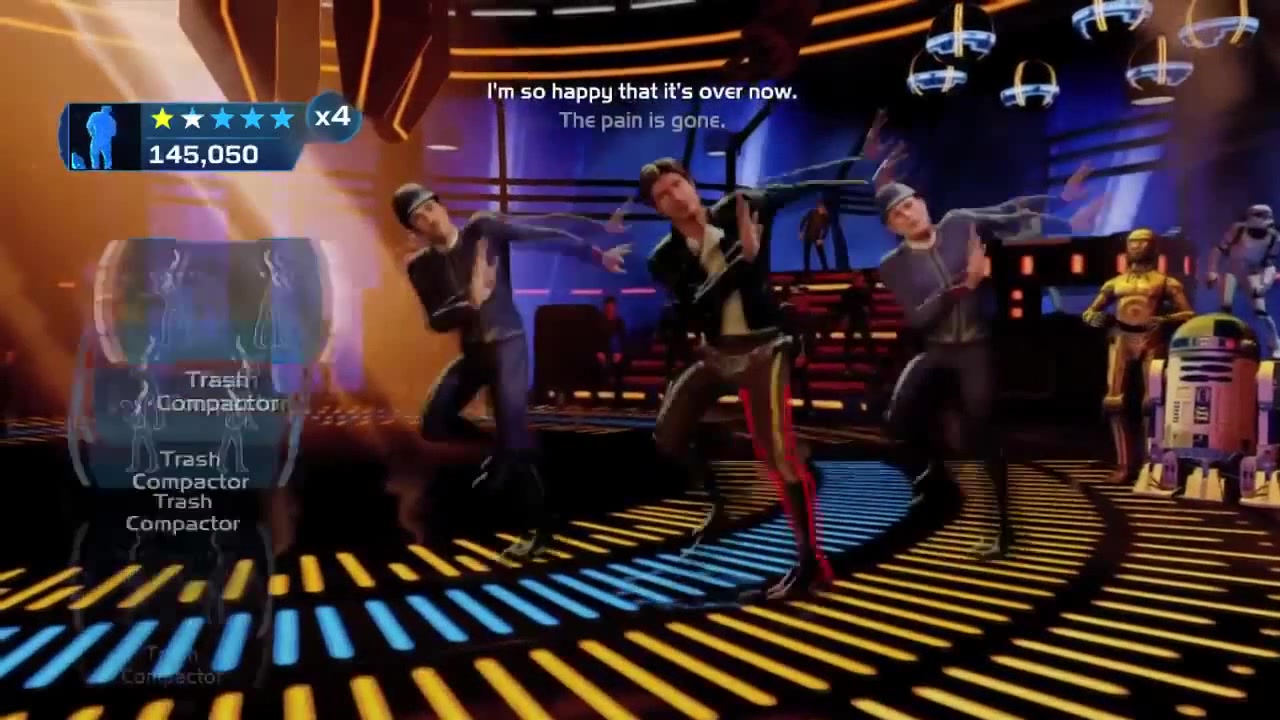Click the second blue star icon
This screenshot has width=1280, height=720.
(192, 119)
